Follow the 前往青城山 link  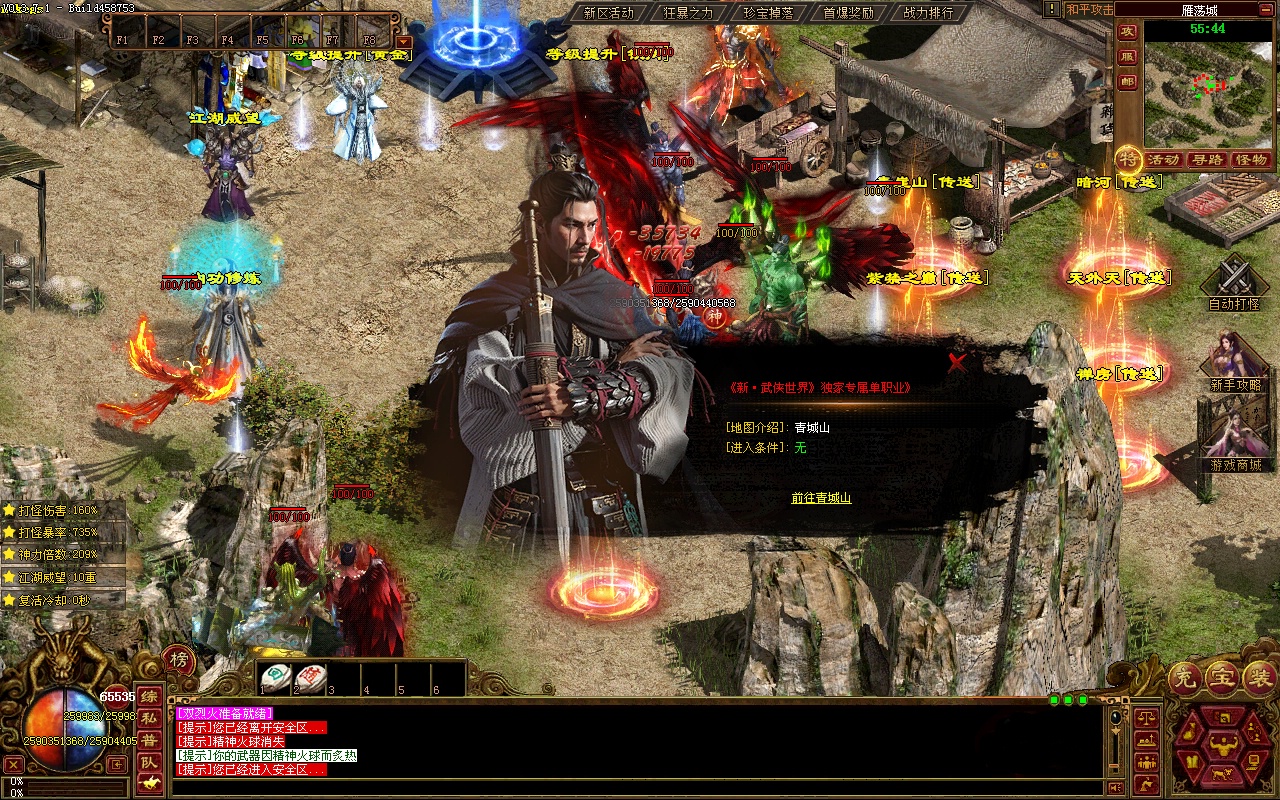821,497
